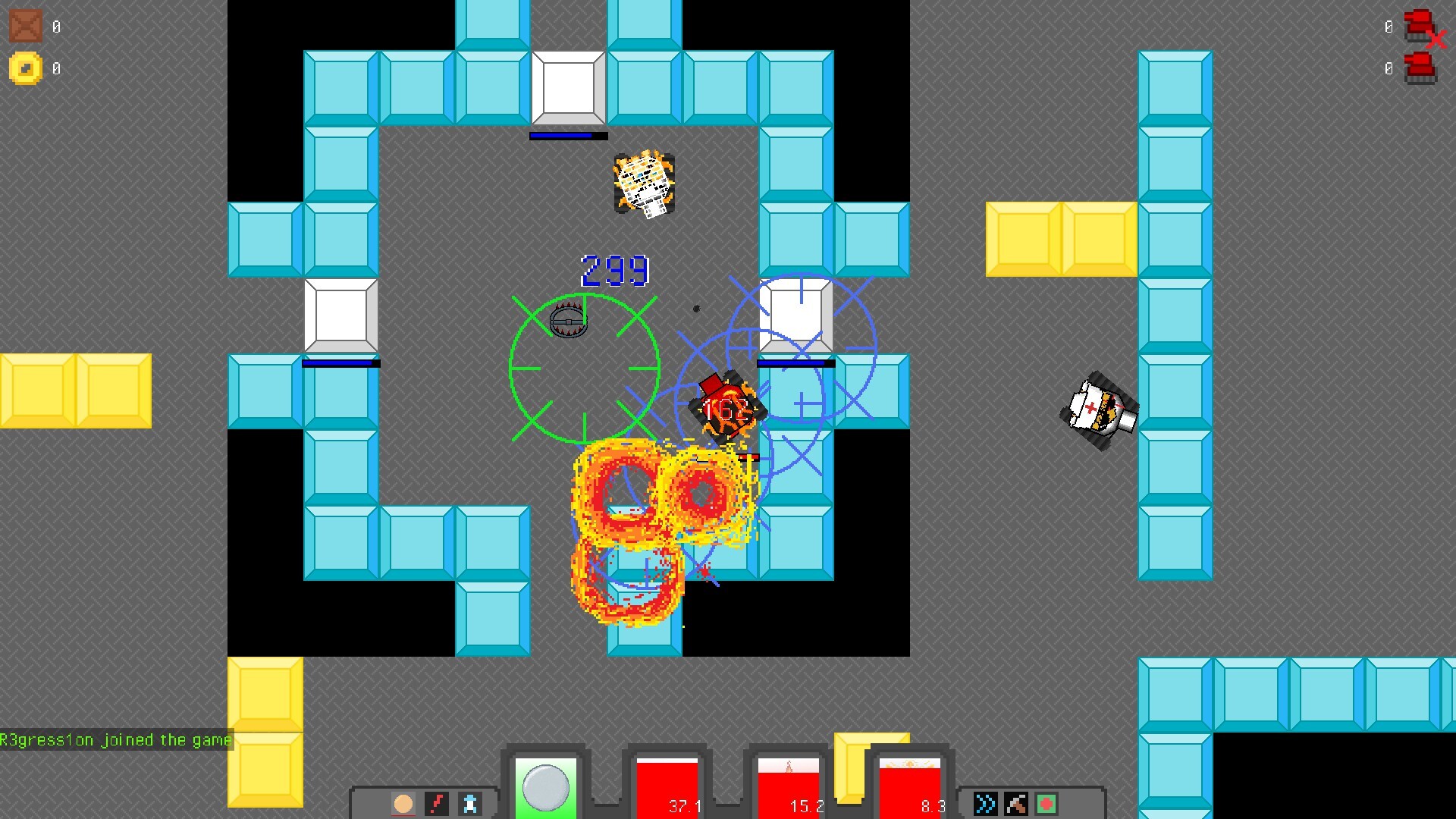Select the fire weapon bar showing 8.3

click(910, 785)
